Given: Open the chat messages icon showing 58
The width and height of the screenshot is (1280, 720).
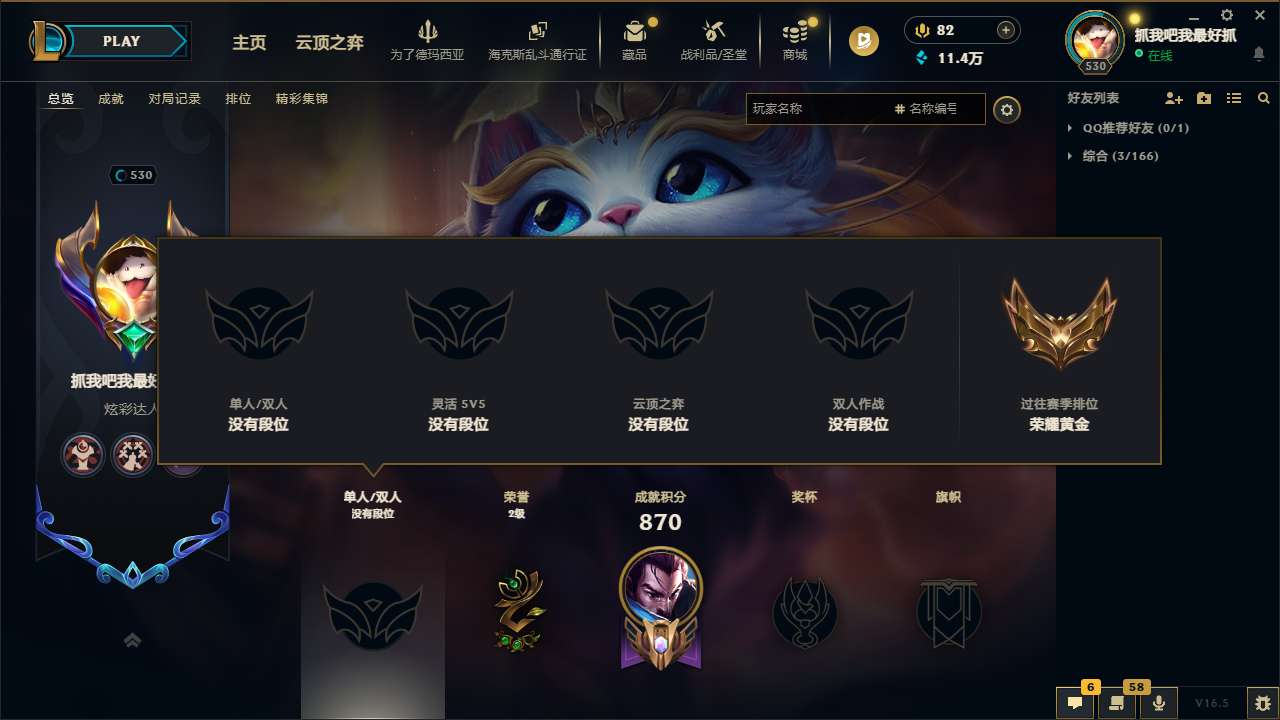Looking at the screenshot, I should pyautogui.click(x=1117, y=703).
